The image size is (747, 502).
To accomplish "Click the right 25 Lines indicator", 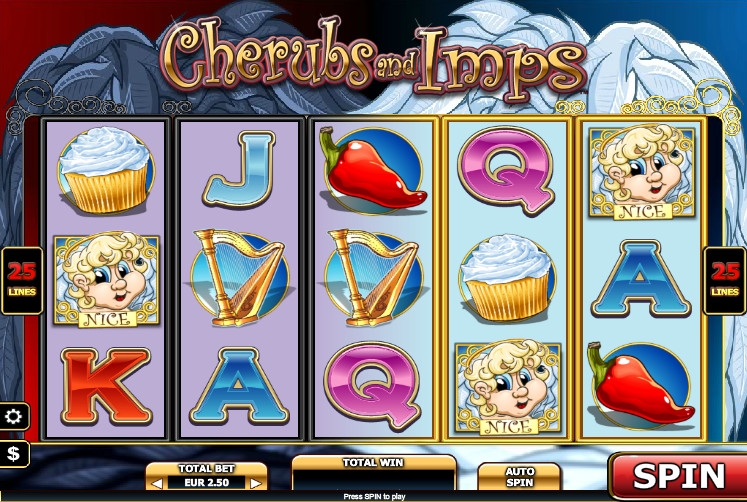I will pos(725,280).
